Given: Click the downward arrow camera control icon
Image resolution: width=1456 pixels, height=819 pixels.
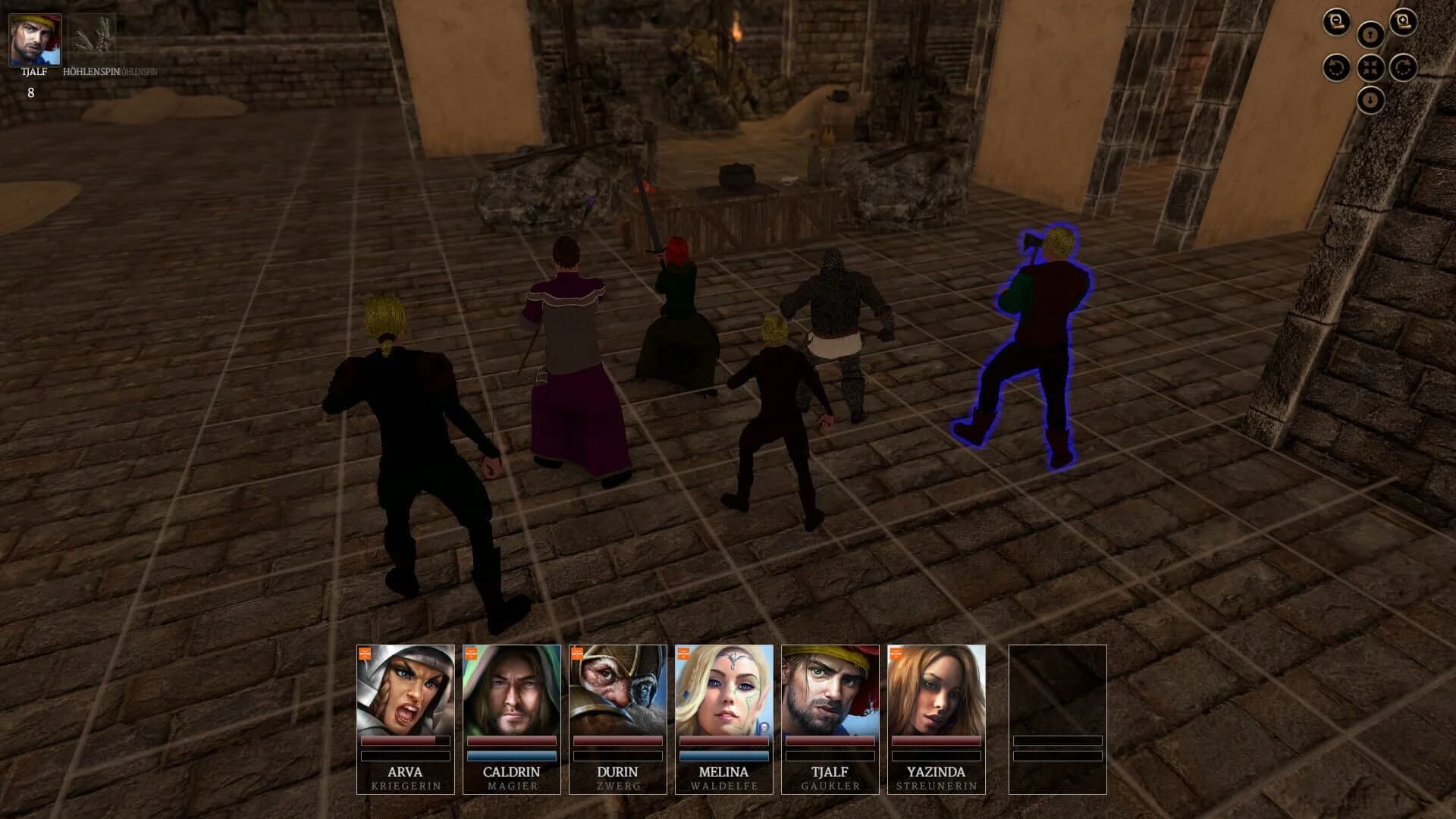Looking at the screenshot, I should (x=1370, y=99).
